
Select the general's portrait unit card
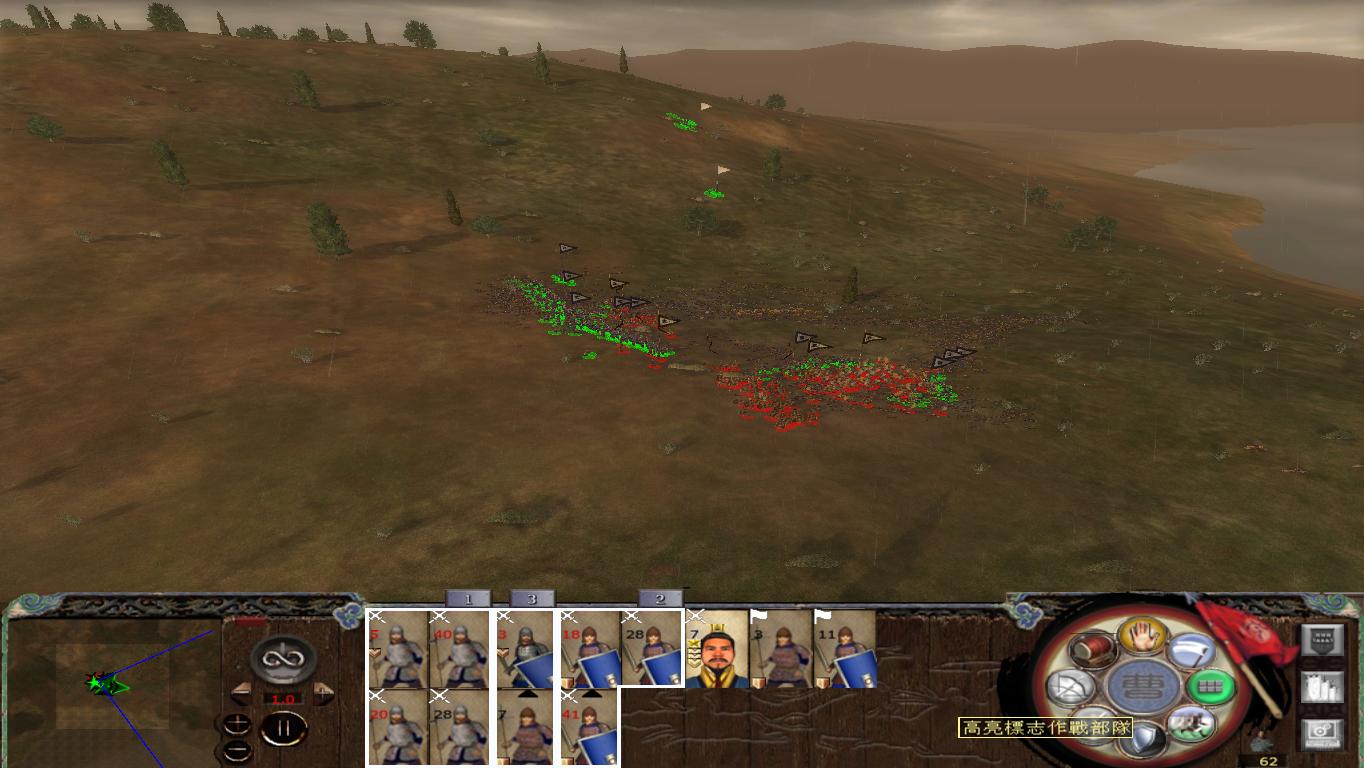tap(718, 648)
